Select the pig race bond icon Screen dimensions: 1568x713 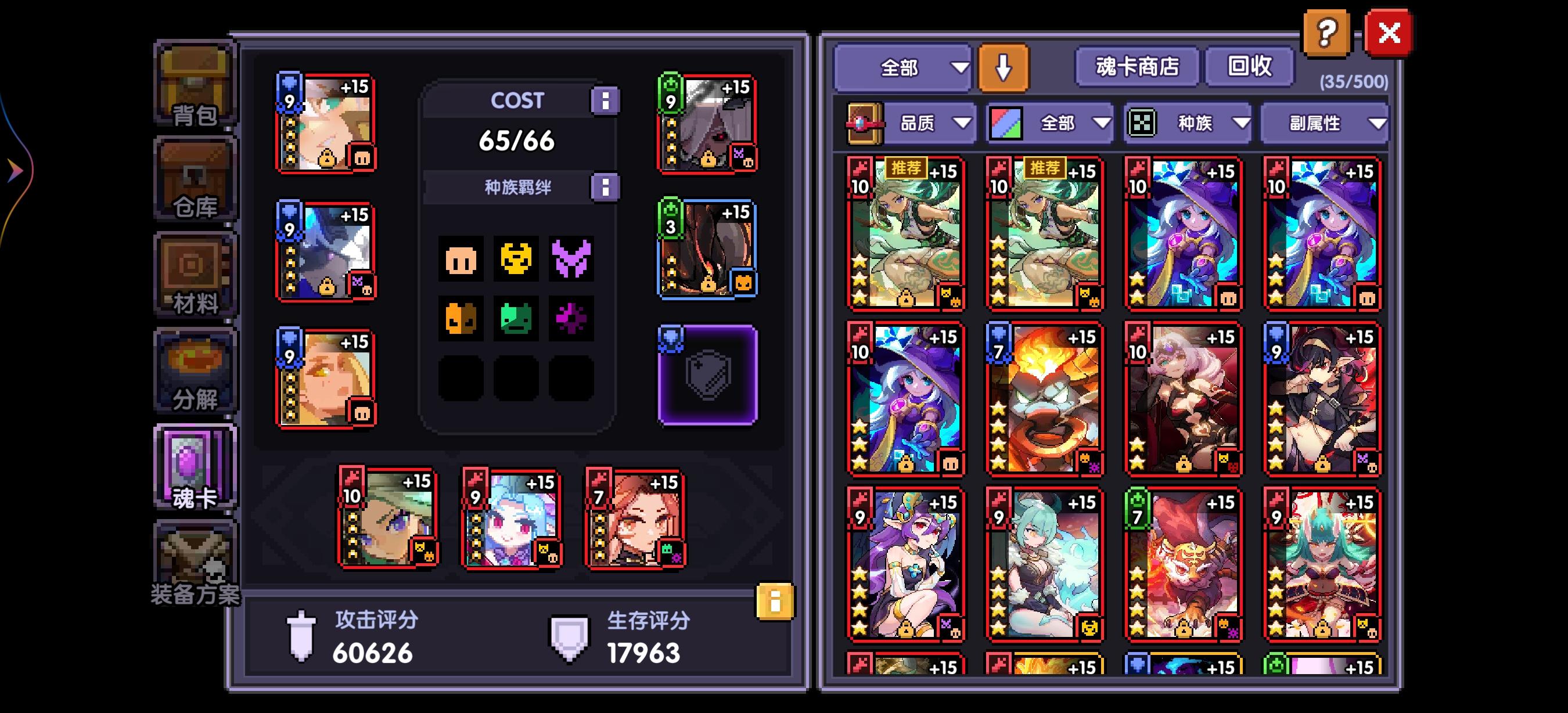pyautogui.click(x=461, y=260)
